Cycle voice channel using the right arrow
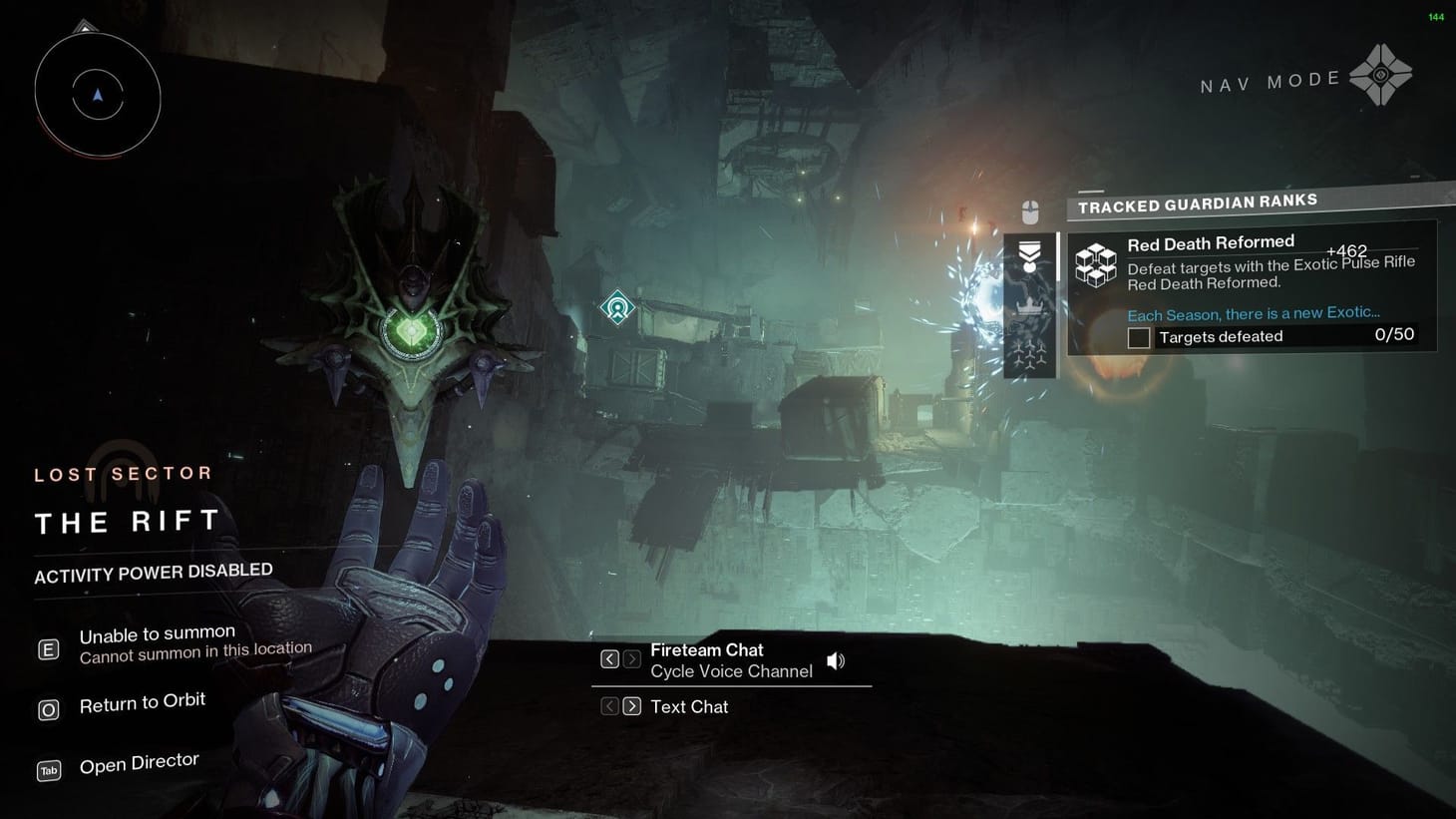 tap(631, 658)
